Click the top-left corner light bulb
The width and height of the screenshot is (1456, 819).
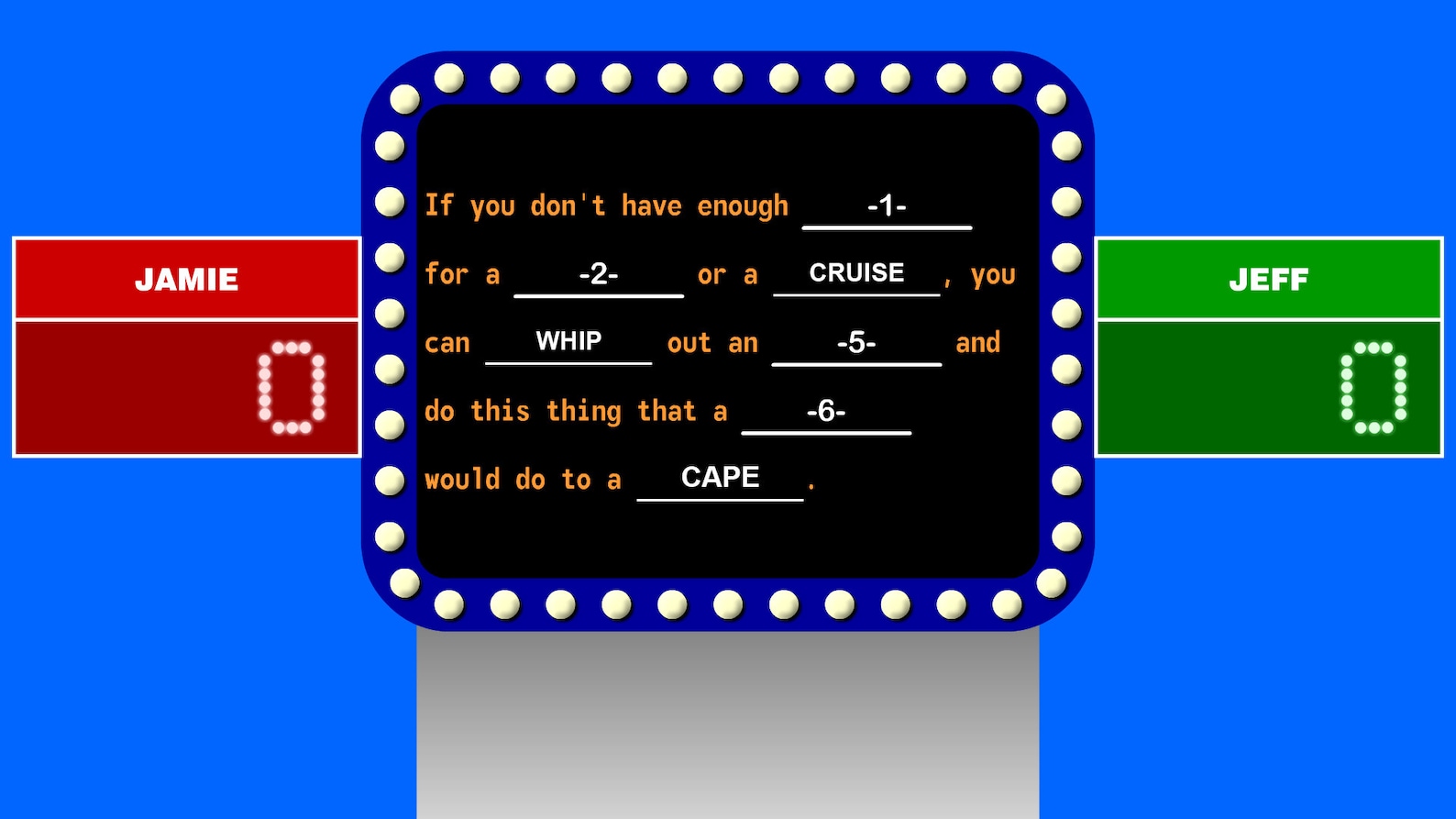pyautogui.click(x=403, y=99)
